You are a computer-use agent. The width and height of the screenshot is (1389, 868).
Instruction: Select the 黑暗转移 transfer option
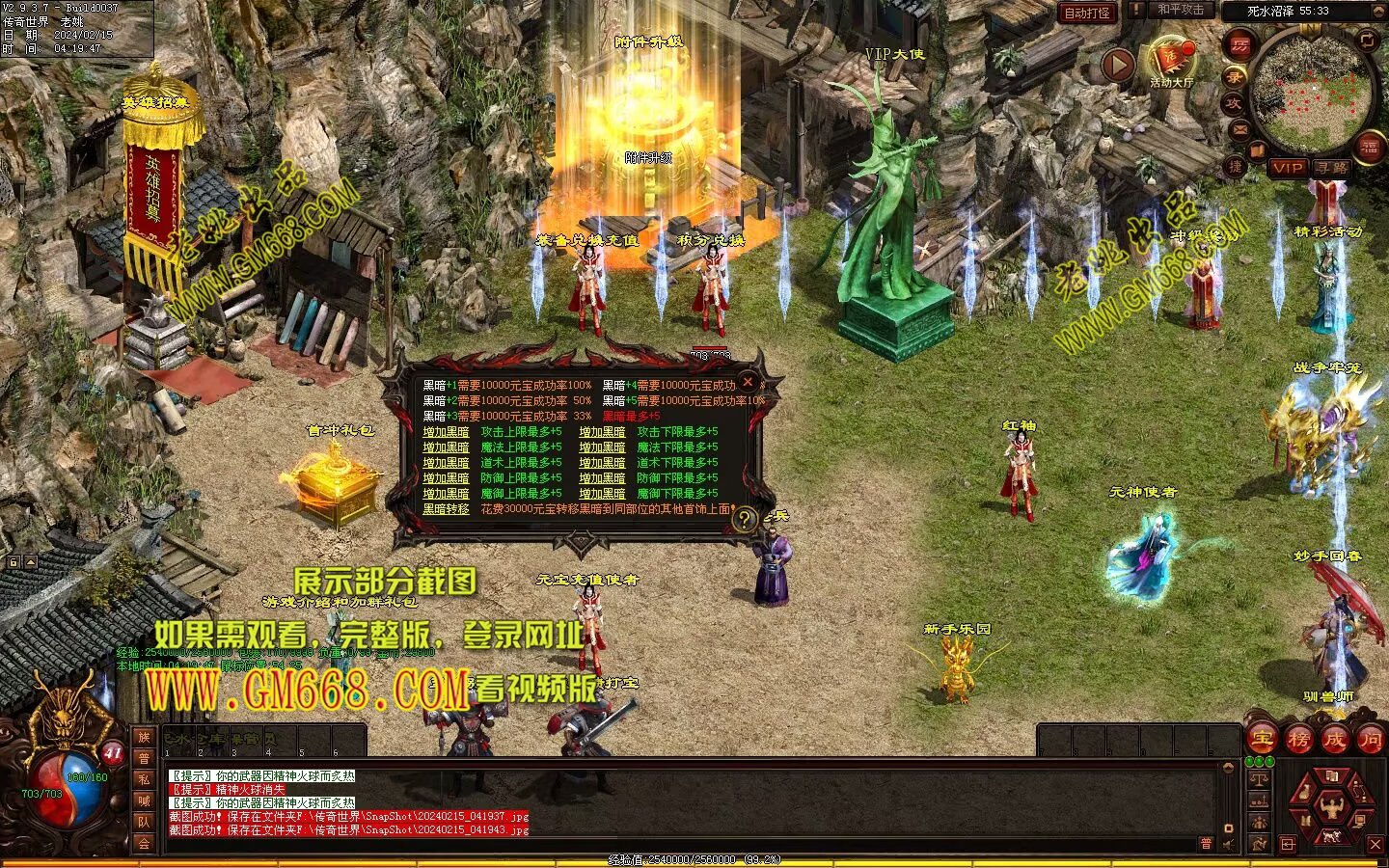pos(446,509)
